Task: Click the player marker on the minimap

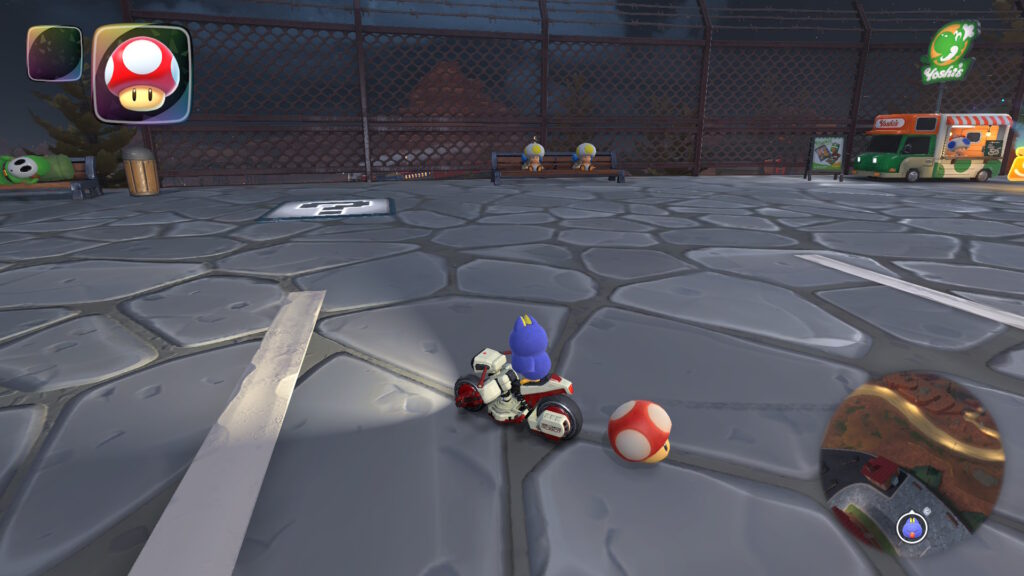Action: 911,526
